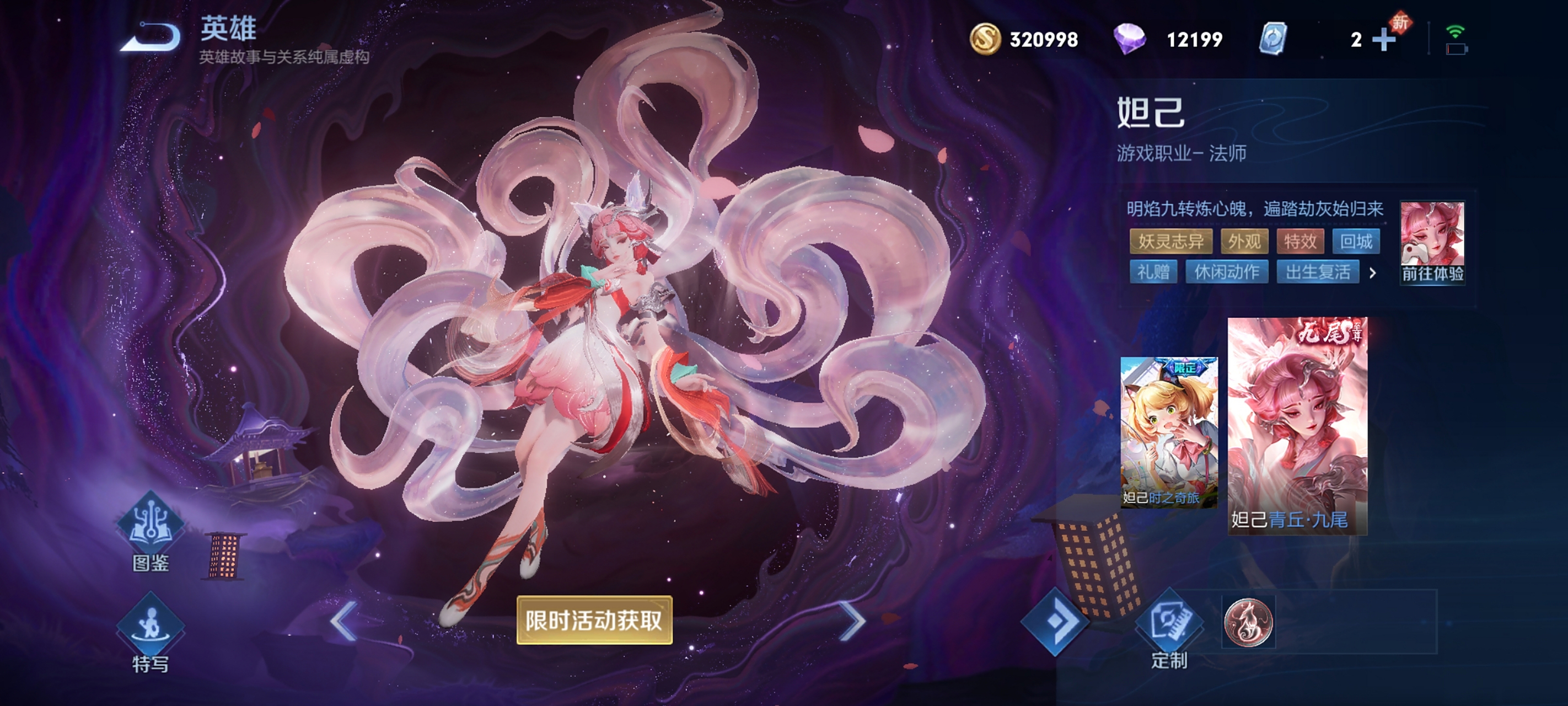The height and width of the screenshot is (706, 1568).
Task: Click the 前往体验 trial thumbnail
Action: tap(1432, 242)
